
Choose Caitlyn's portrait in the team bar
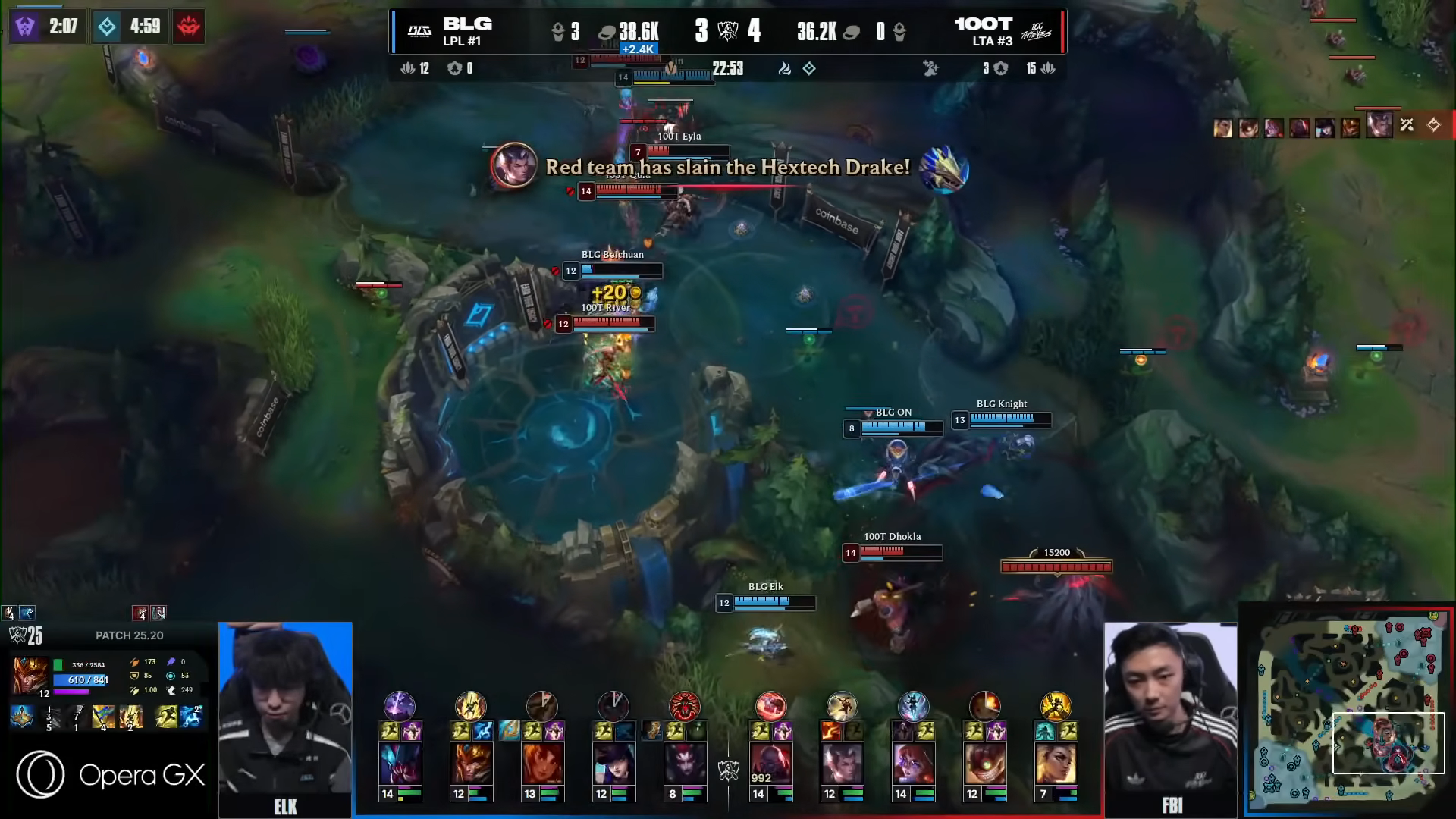[613, 762]
